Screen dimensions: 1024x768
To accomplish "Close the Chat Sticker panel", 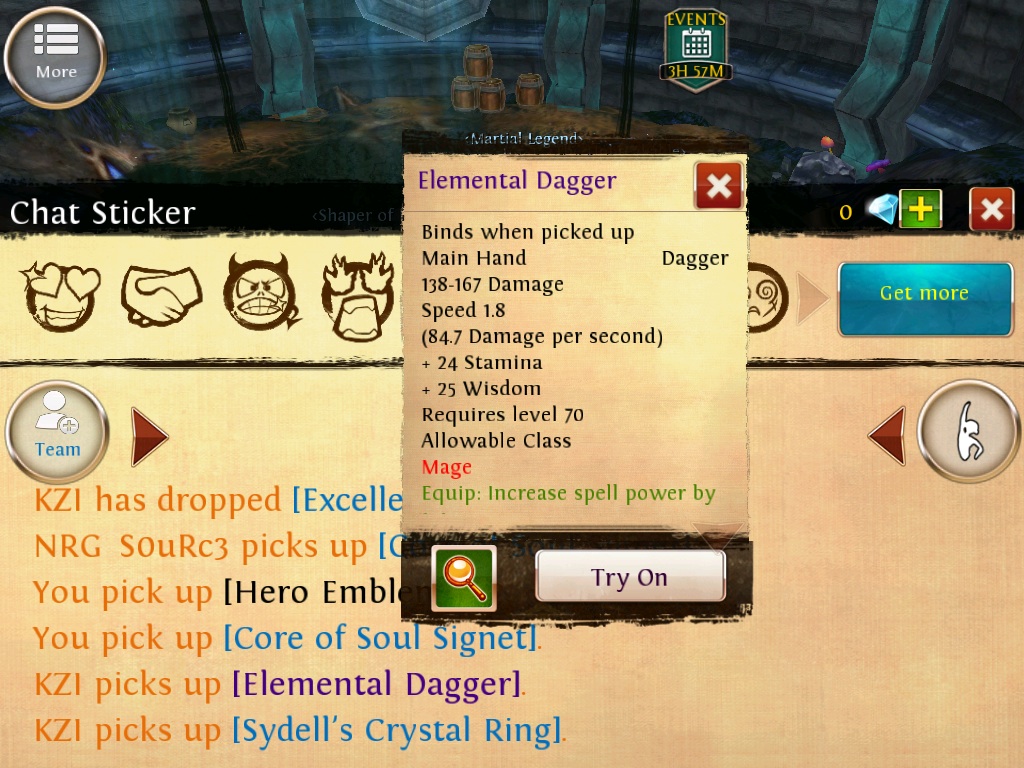I will coord(991,209).
